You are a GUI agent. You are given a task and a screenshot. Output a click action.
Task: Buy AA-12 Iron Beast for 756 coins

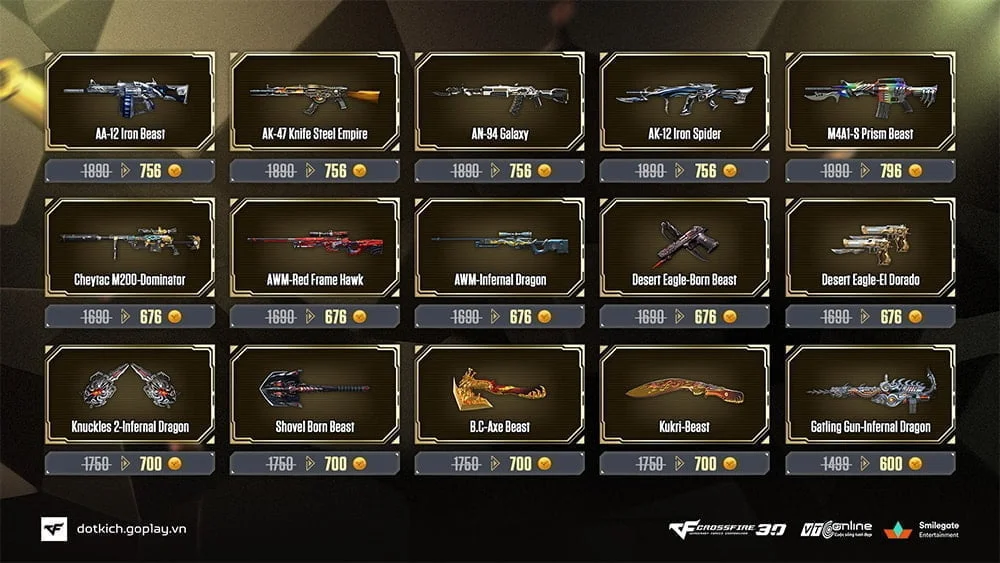tap(130, 171)
